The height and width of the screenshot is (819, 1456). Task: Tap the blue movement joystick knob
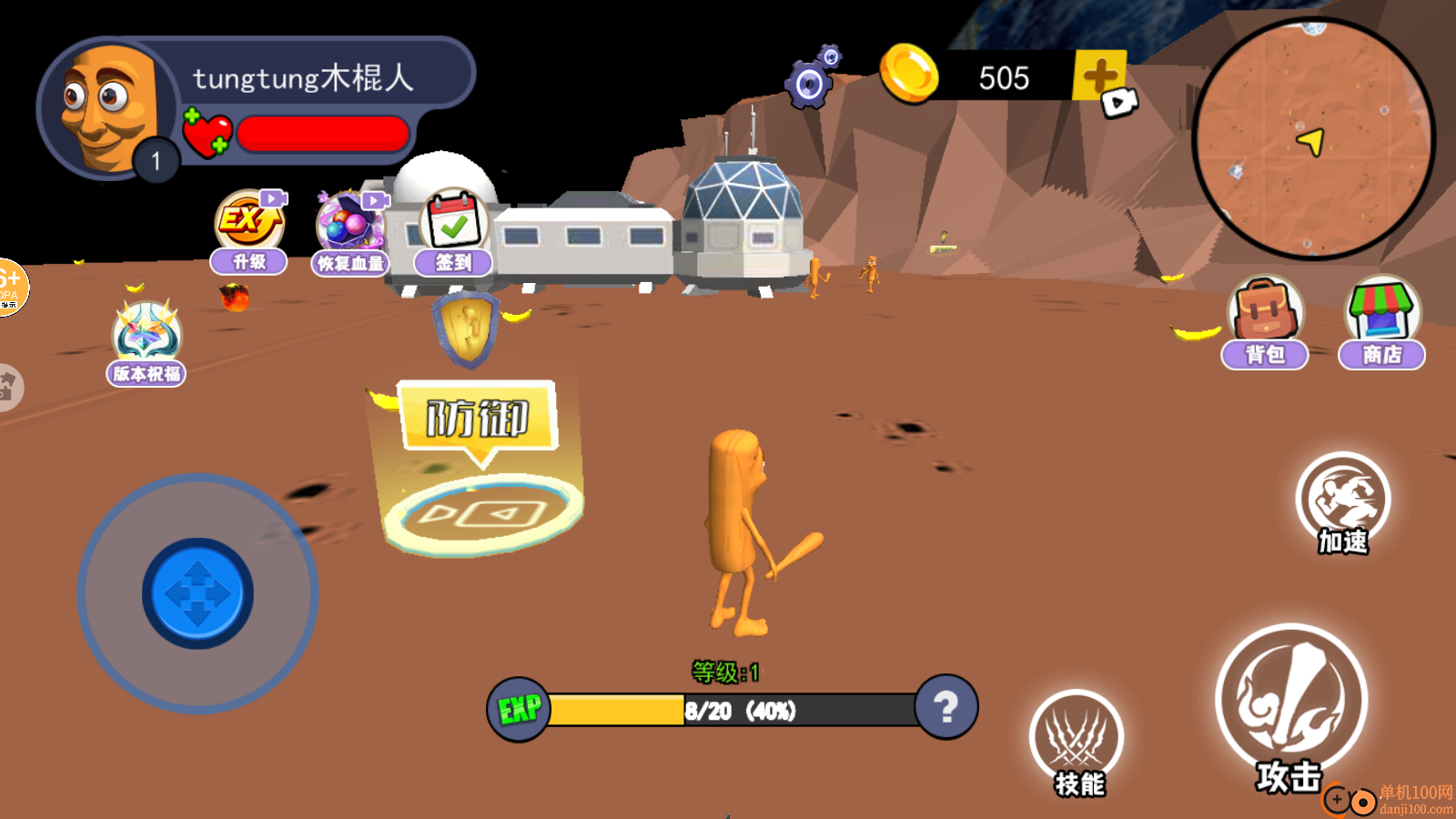click(x=197, y=593)
